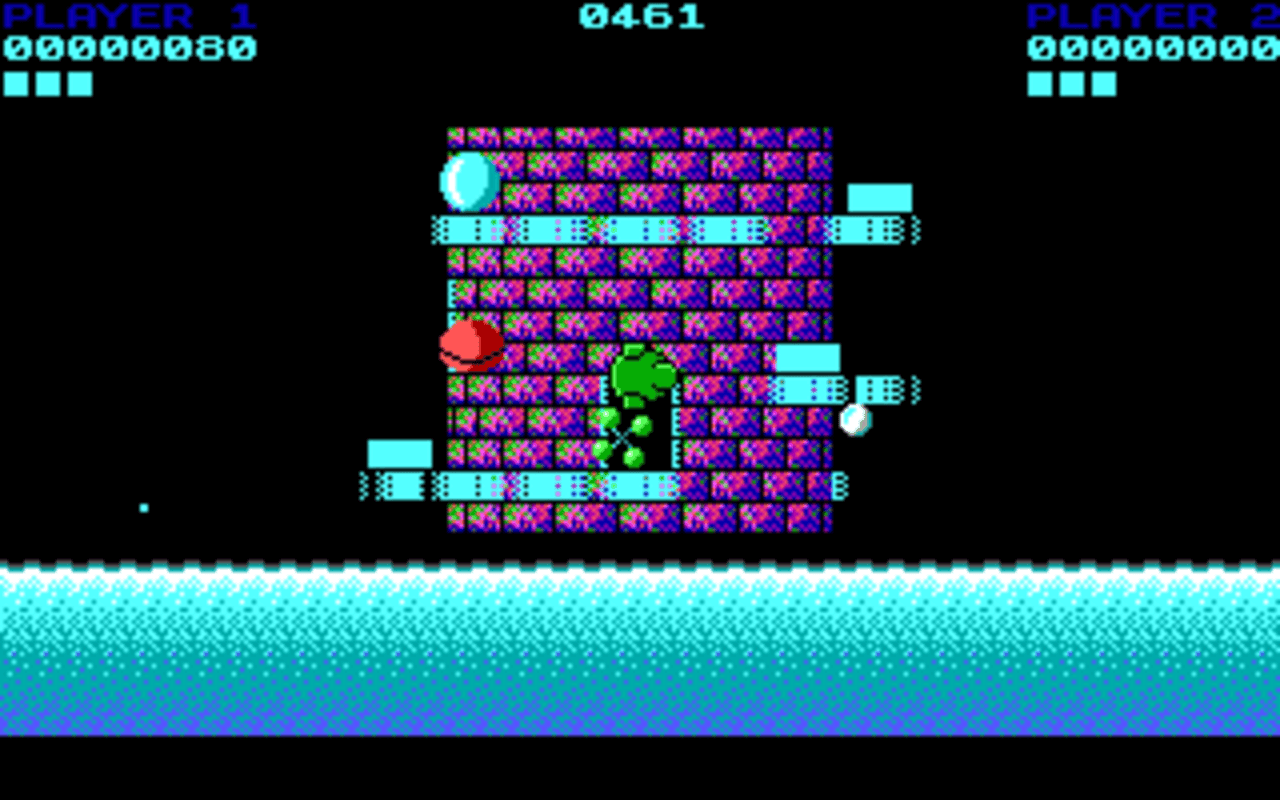Select the small white pearl on the right

(855, 420)
